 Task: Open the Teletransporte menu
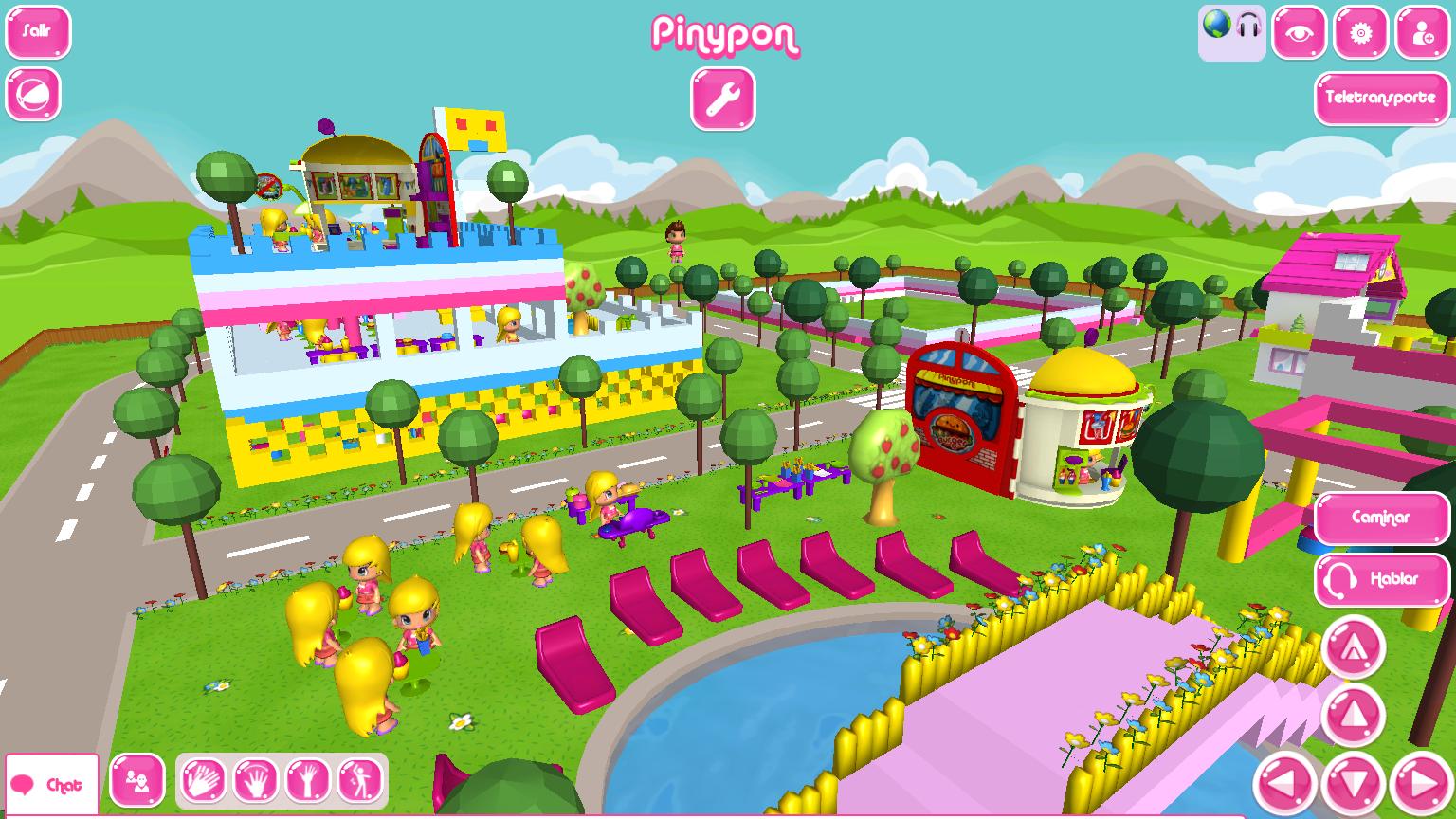point(1380,99)
